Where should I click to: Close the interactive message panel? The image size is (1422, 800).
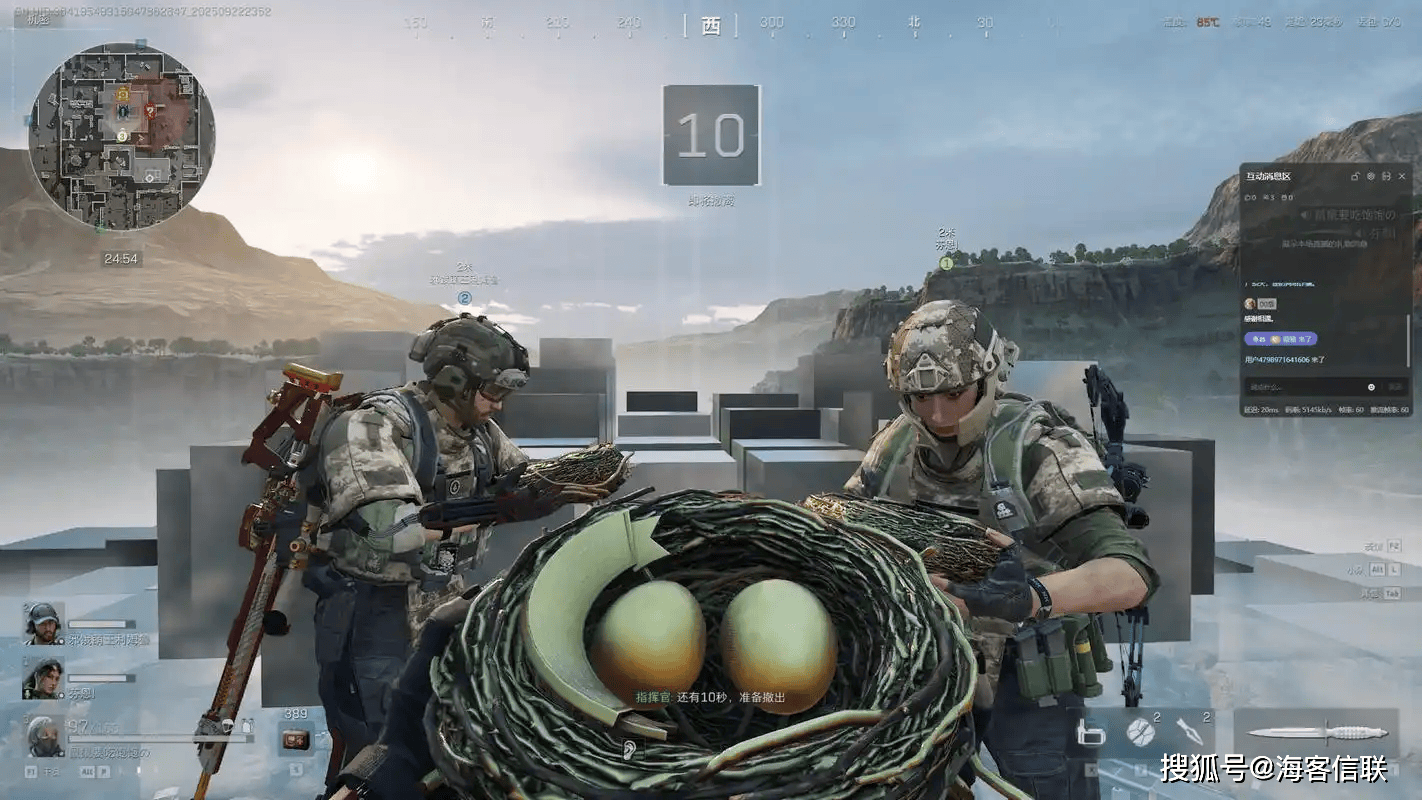(x=1402, y=176)
